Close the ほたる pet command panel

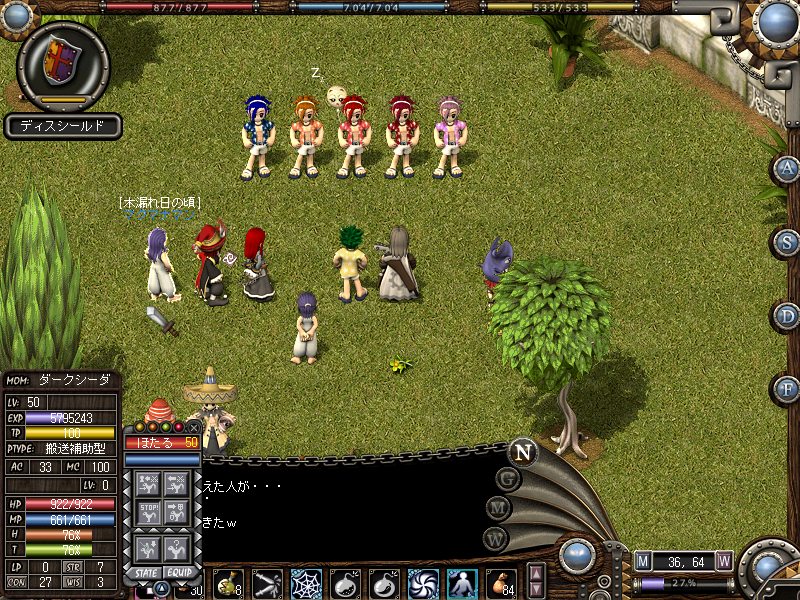pyautogui.click(x=194, y=427)
